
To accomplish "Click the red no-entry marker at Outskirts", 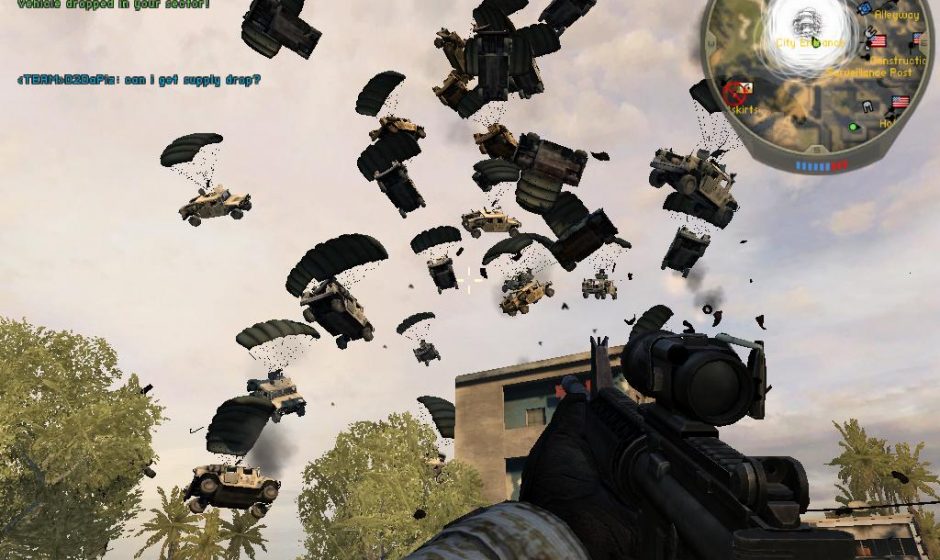I will tap(732, 92).
